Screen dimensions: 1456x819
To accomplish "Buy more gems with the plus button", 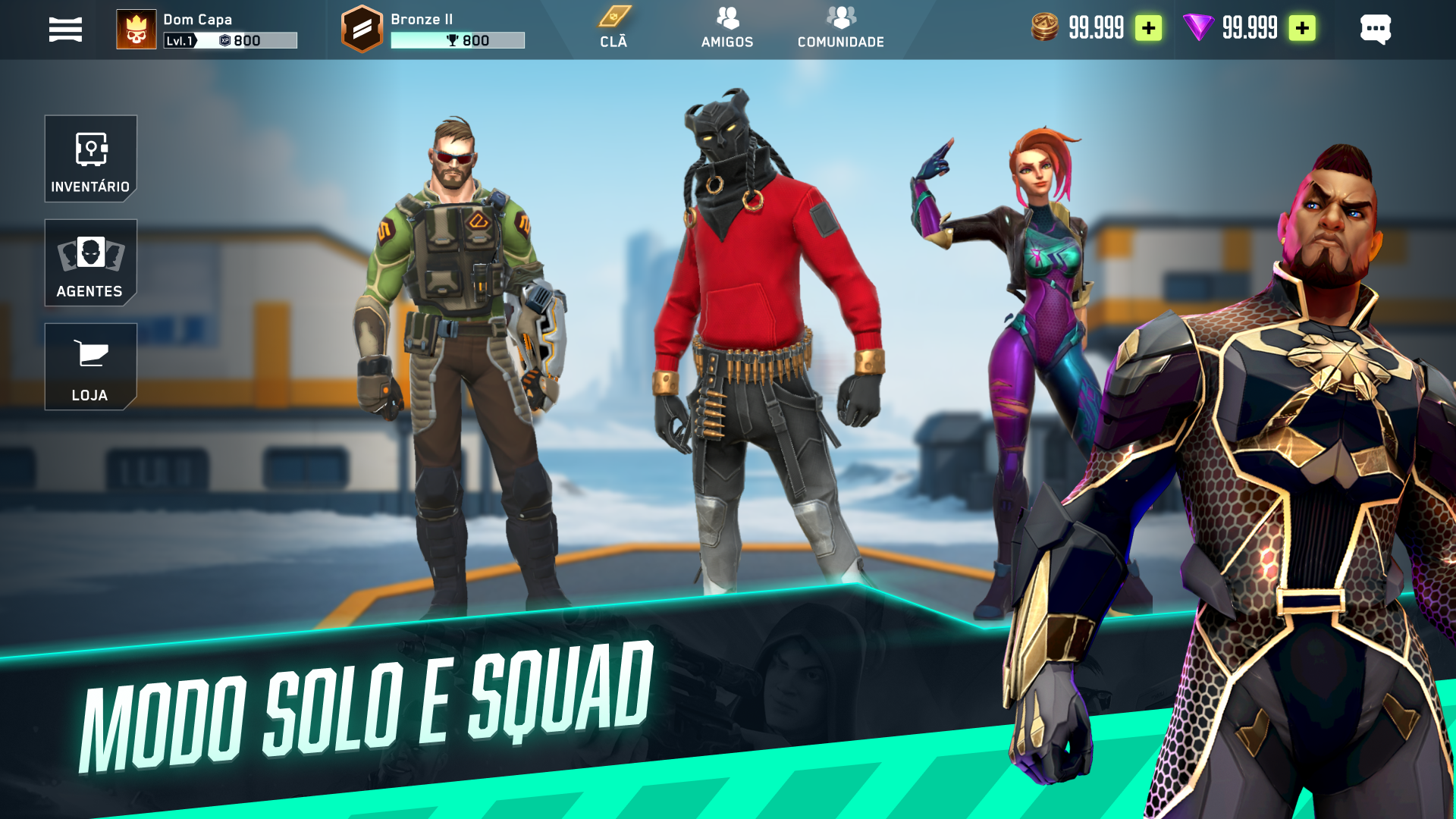I will (x=1302, y=29).
